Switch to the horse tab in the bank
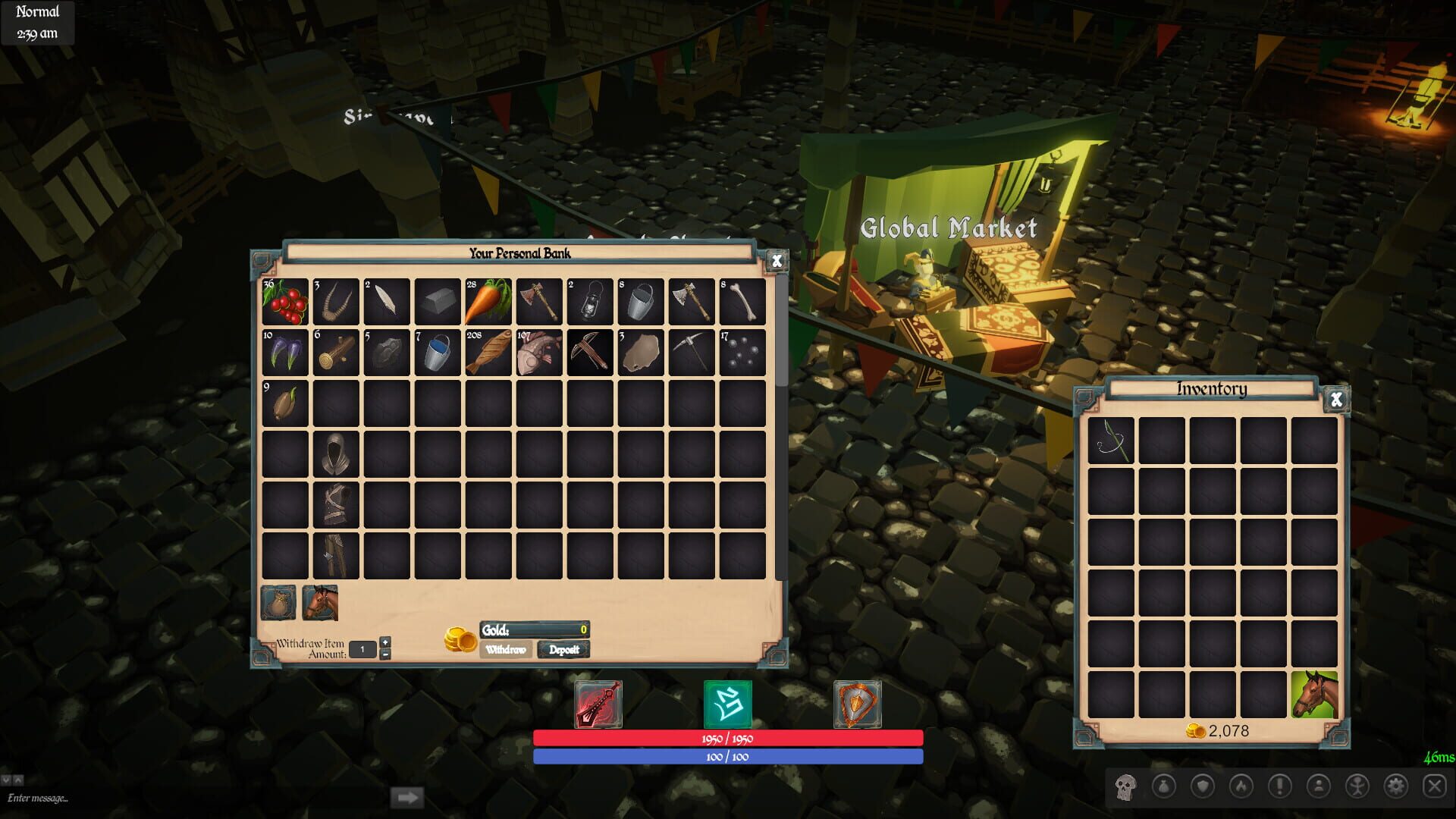Image resolution: width=1456 pixels, height=819 pixels. (319, 601)
